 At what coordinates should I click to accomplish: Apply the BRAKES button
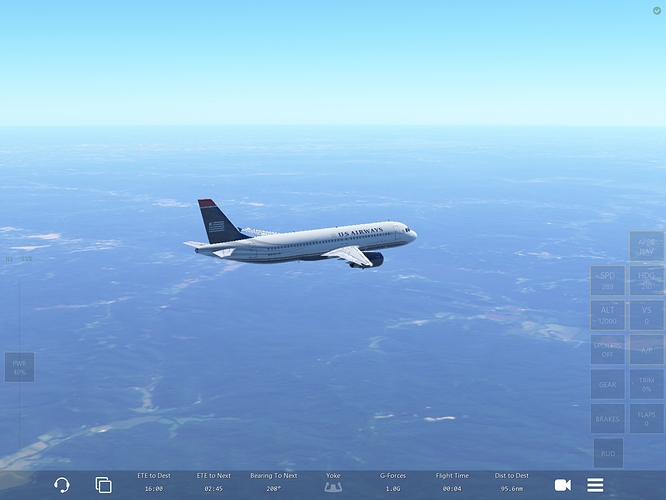coord(607,419)
